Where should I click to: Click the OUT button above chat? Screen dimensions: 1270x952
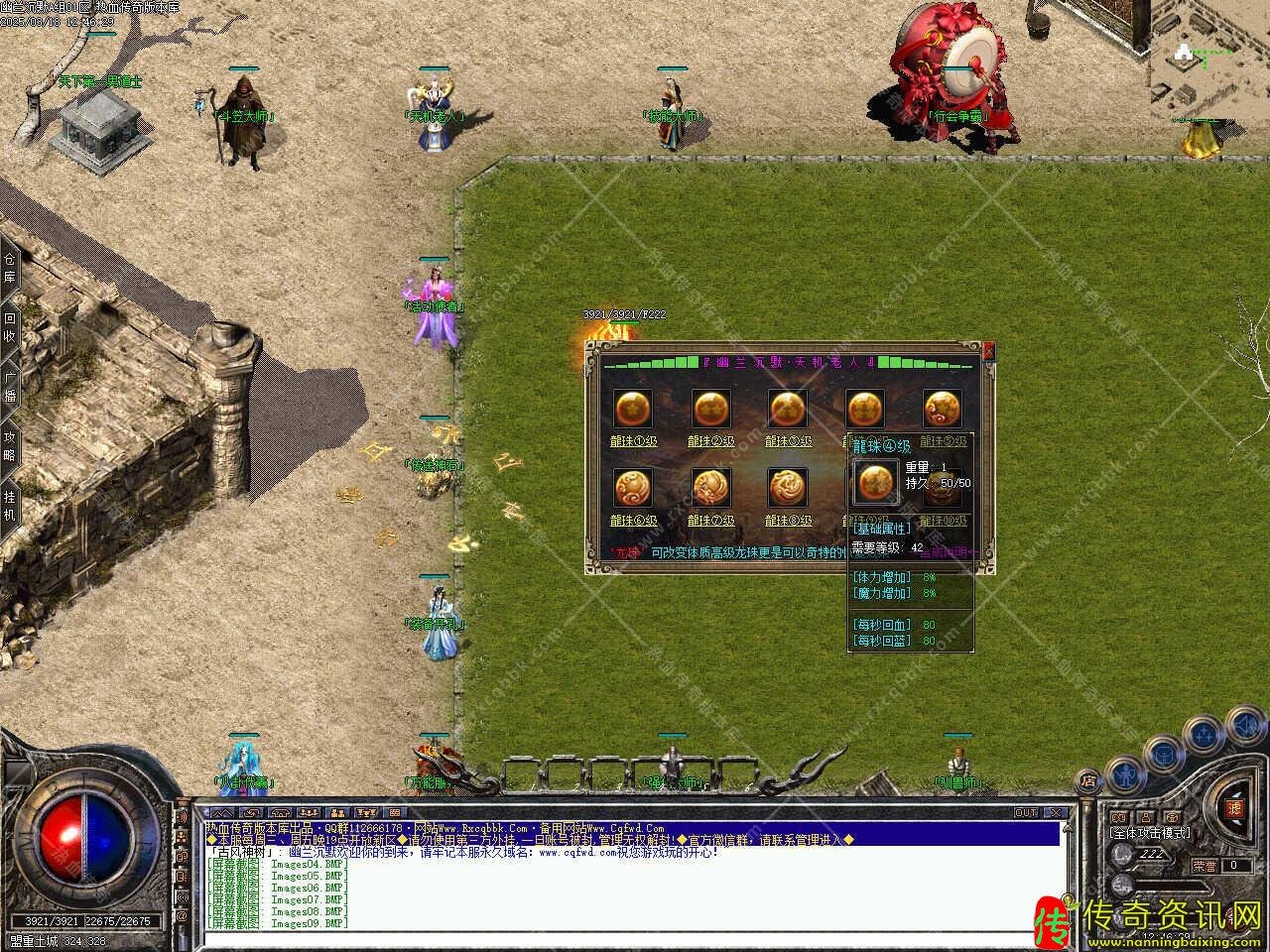click(x=1025, y=812)
